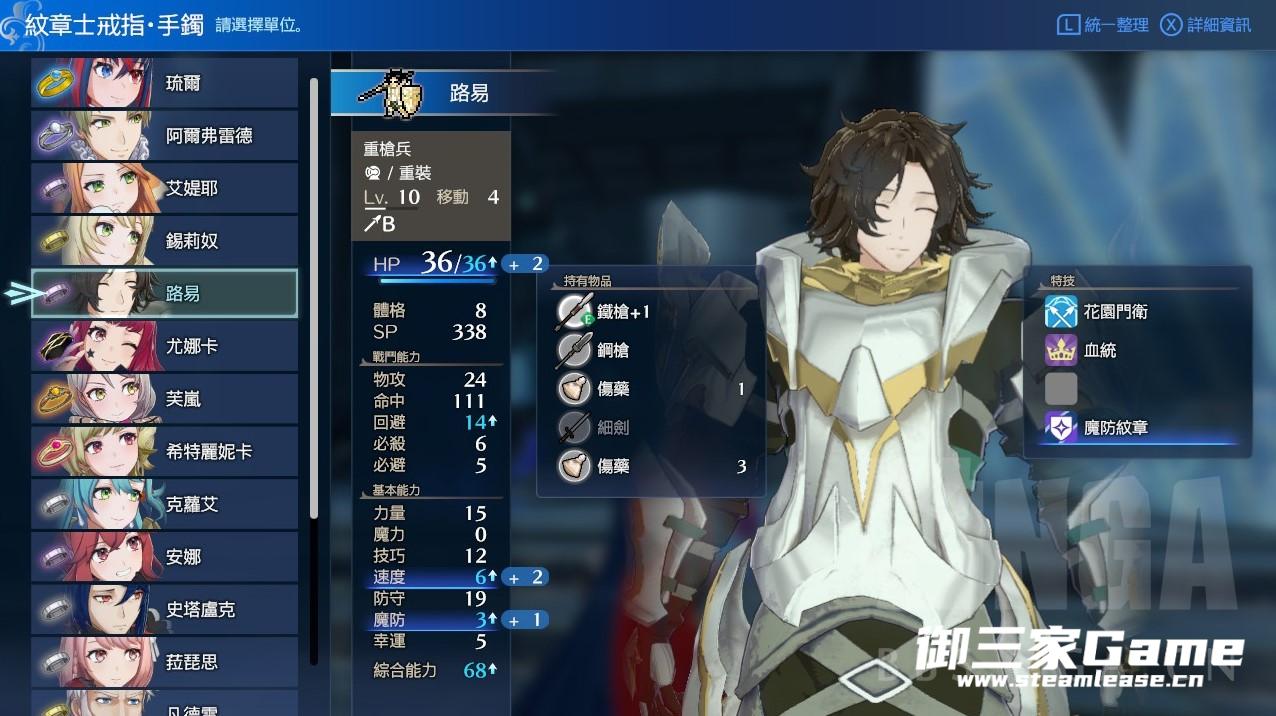This screenshot has height=716, width=1276.
Task: Select the unit 史塔盧克
Action: [165, 609]
